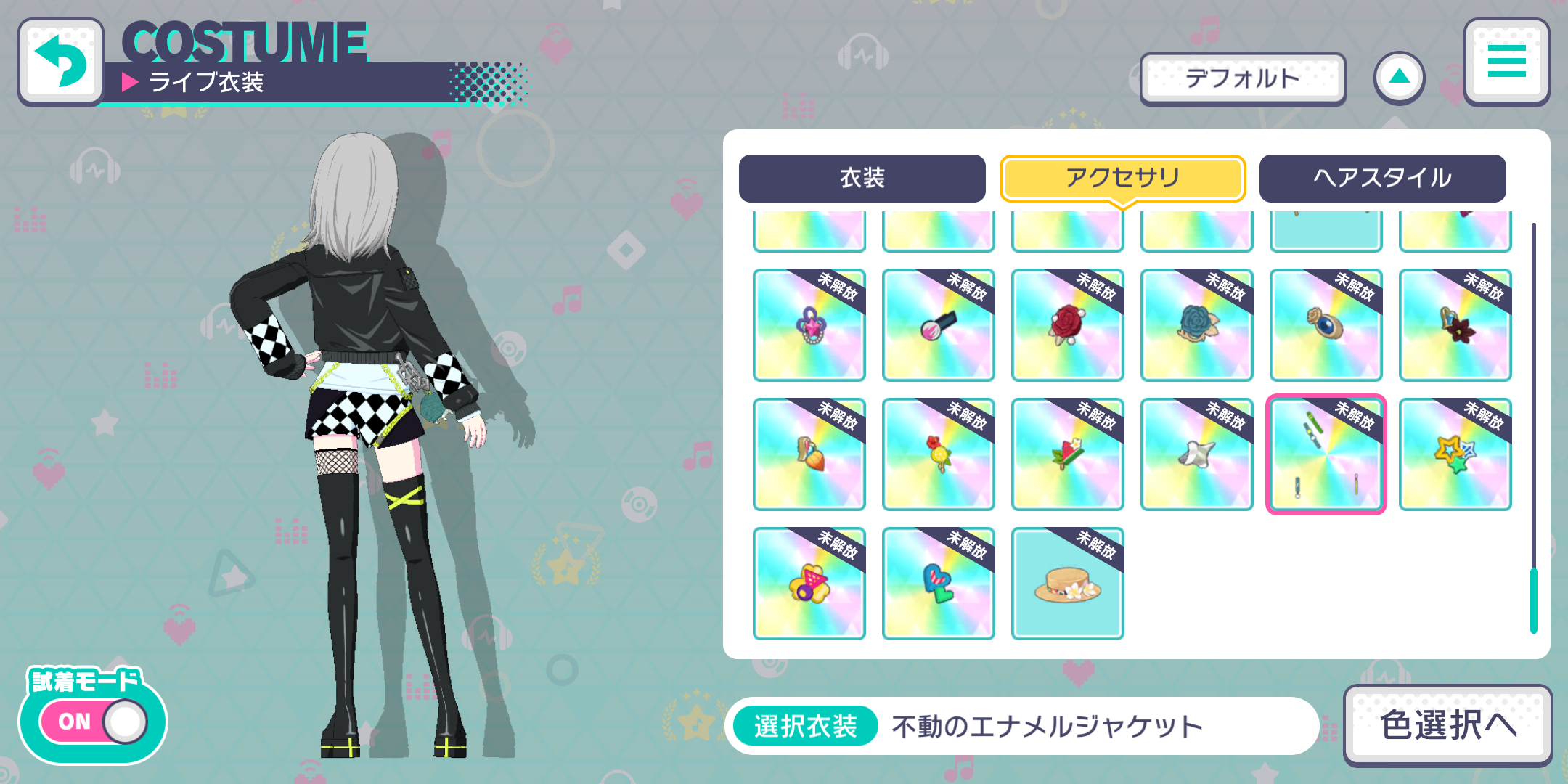Choose the lemon and hibiscus pin accessory
The height and width of the screenshot is (784, 1568).
pos(938,454)
